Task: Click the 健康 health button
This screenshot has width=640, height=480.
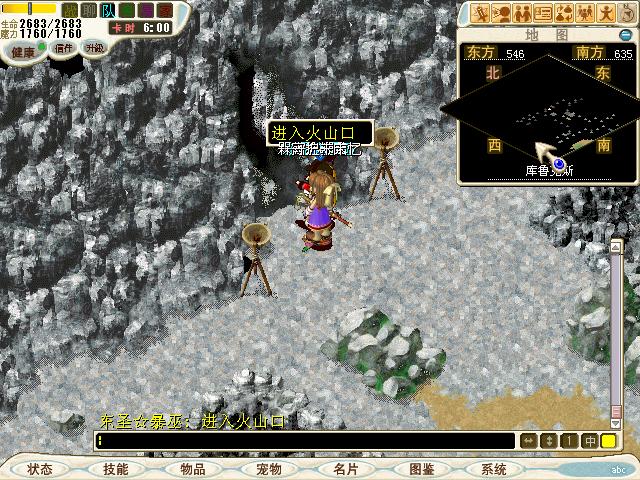Action: [x=23, y=51]
